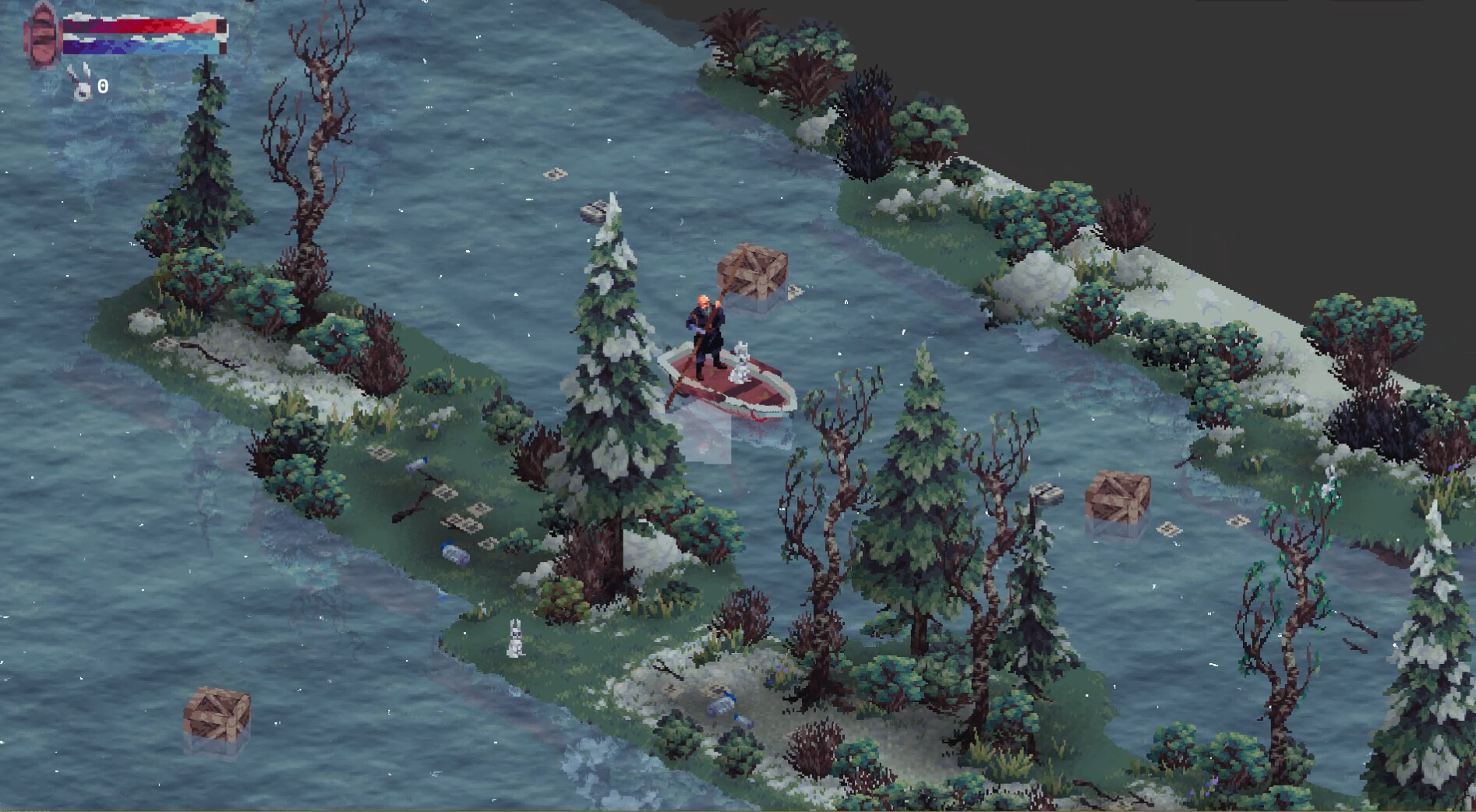Screen dimensions: 1476x812
Task: Click the bottle floating near the left island shore
Action: pyautogui.click(x=455, y=553)
